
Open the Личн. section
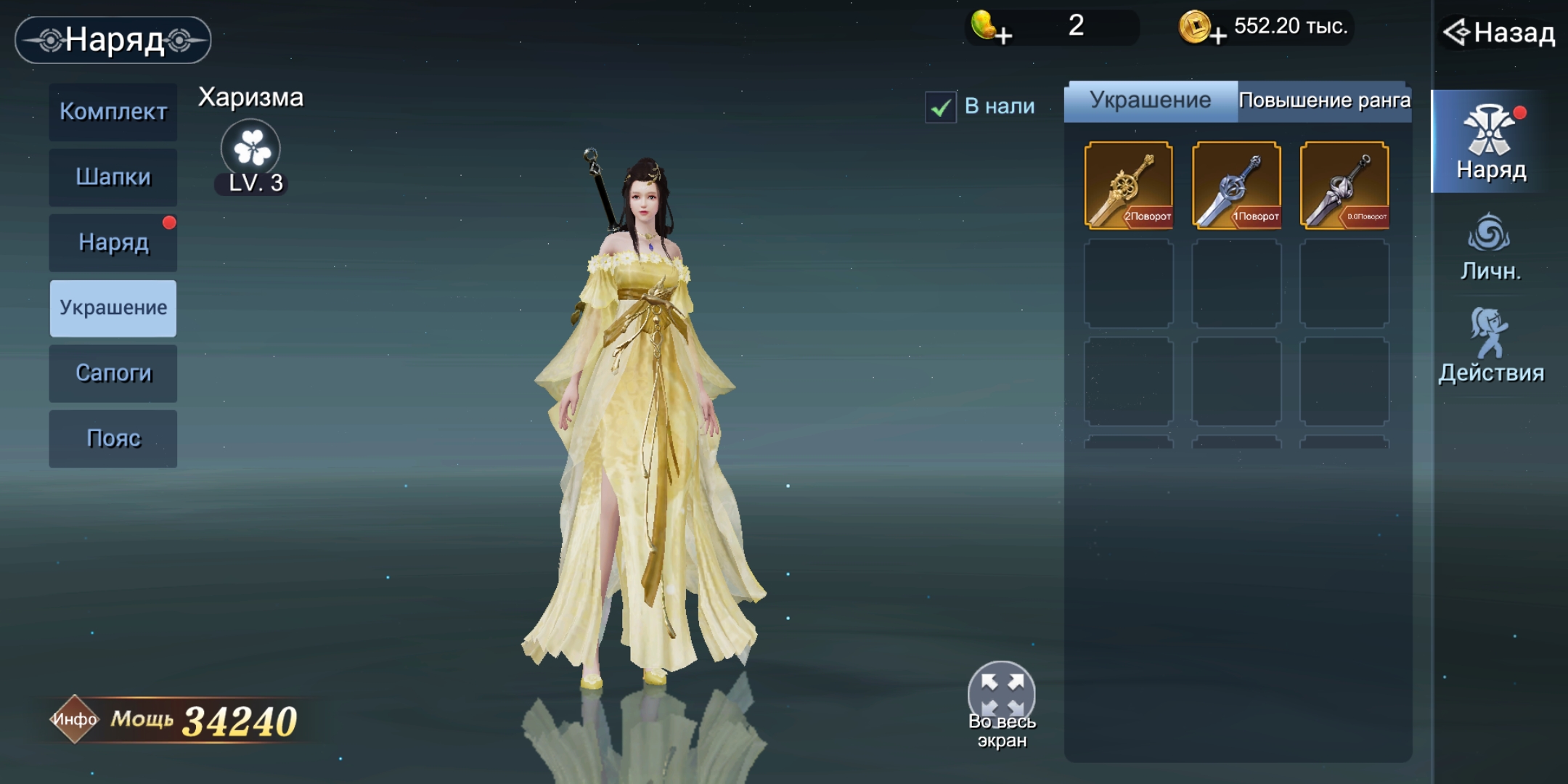1490,248
